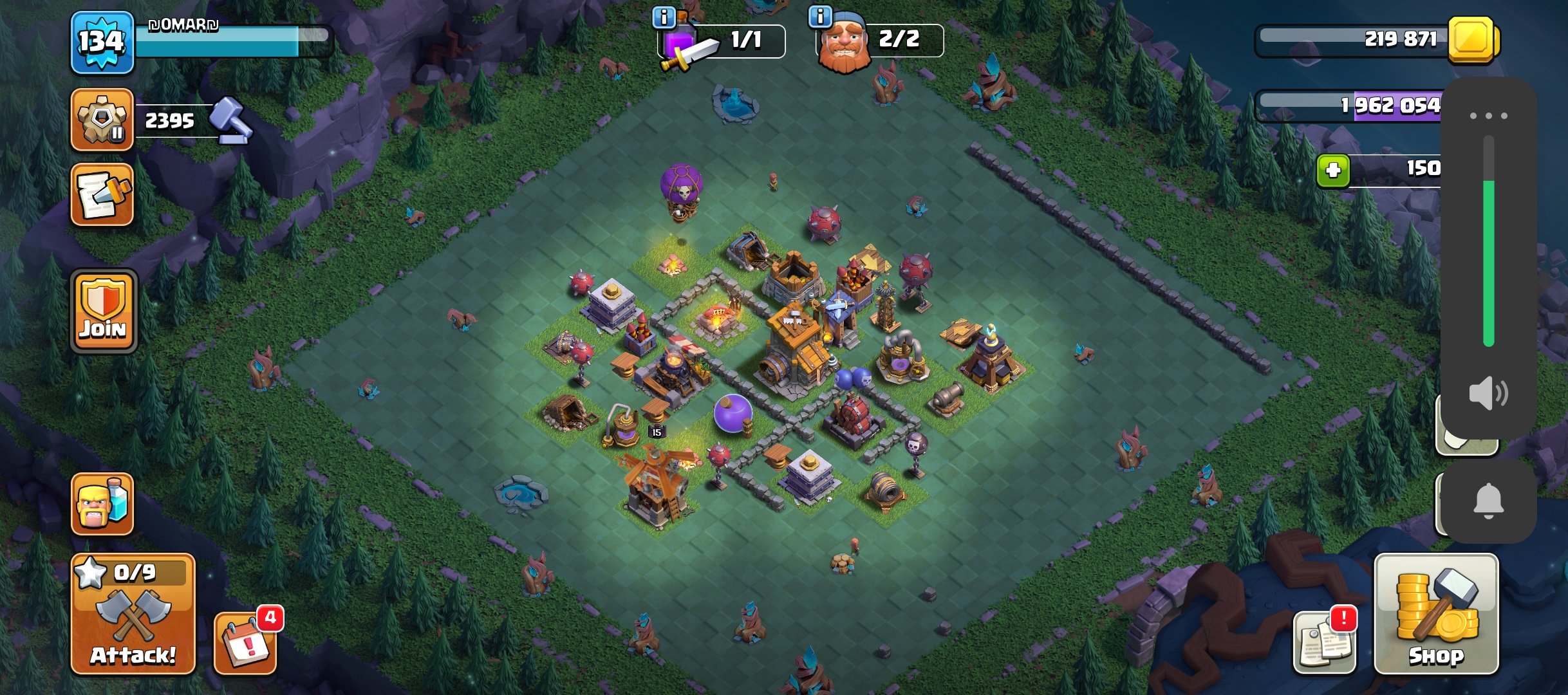Start an attack with the Attack! button
The height and width of the screenshot is (695, 1568).
133,613
